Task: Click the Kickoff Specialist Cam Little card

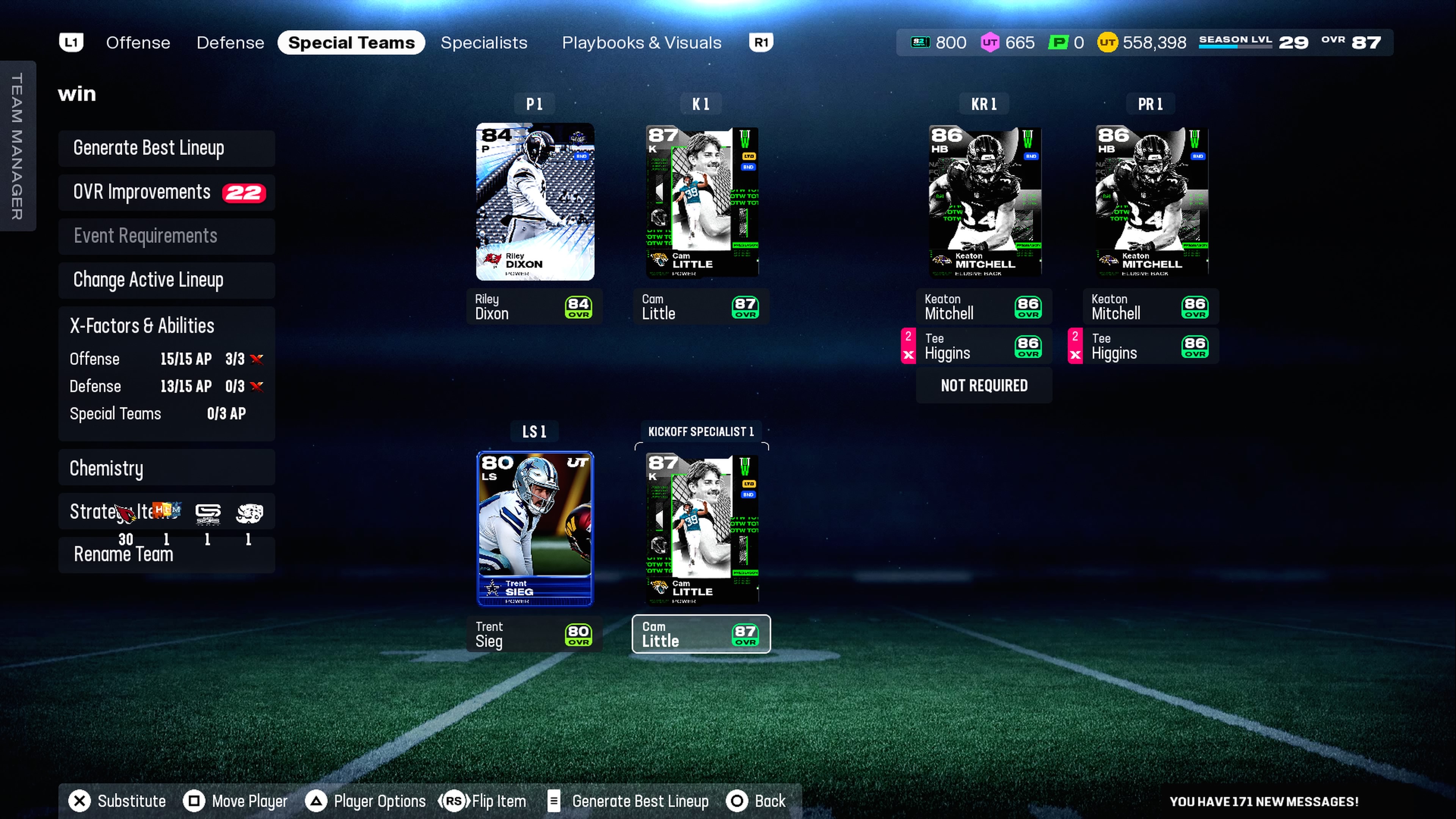Action: point(701,529)
